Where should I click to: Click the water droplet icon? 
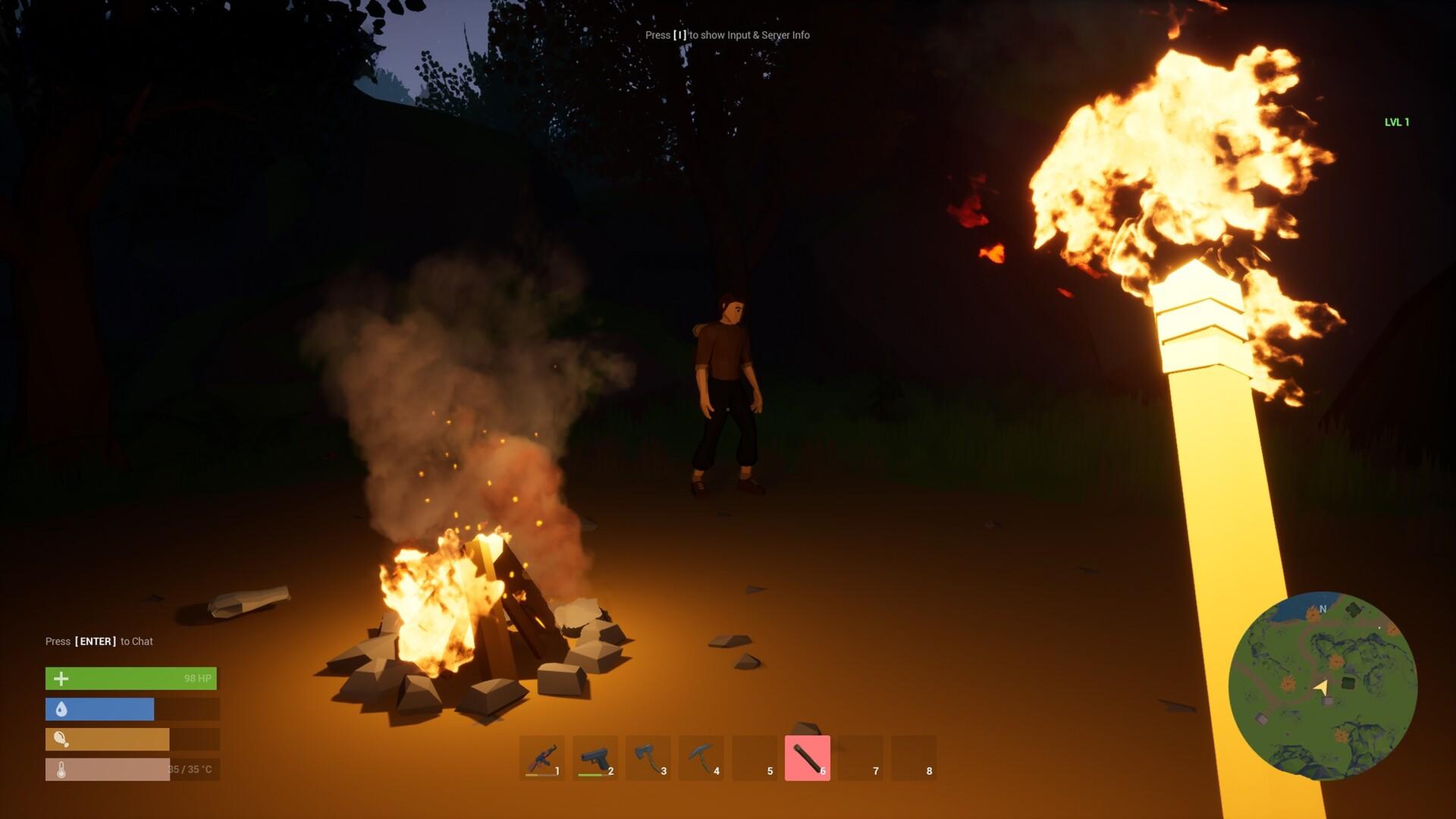pyautogui.click(x=61, y=709)
